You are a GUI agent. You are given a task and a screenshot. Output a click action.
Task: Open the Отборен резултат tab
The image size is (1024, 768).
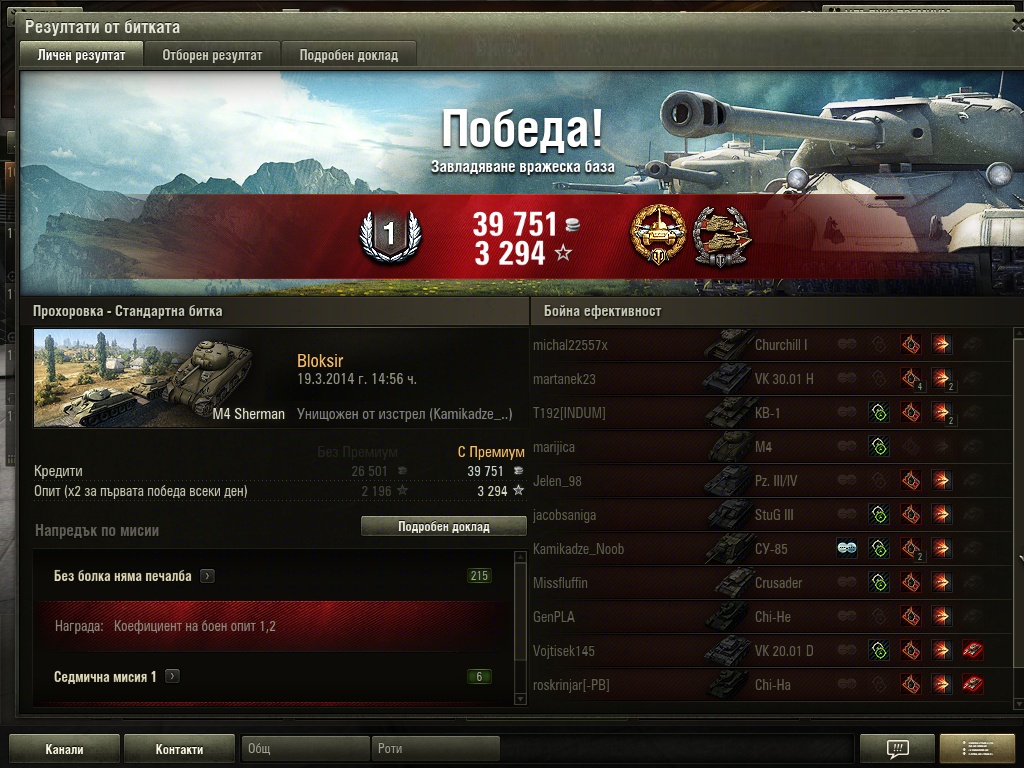click(212, 55)
